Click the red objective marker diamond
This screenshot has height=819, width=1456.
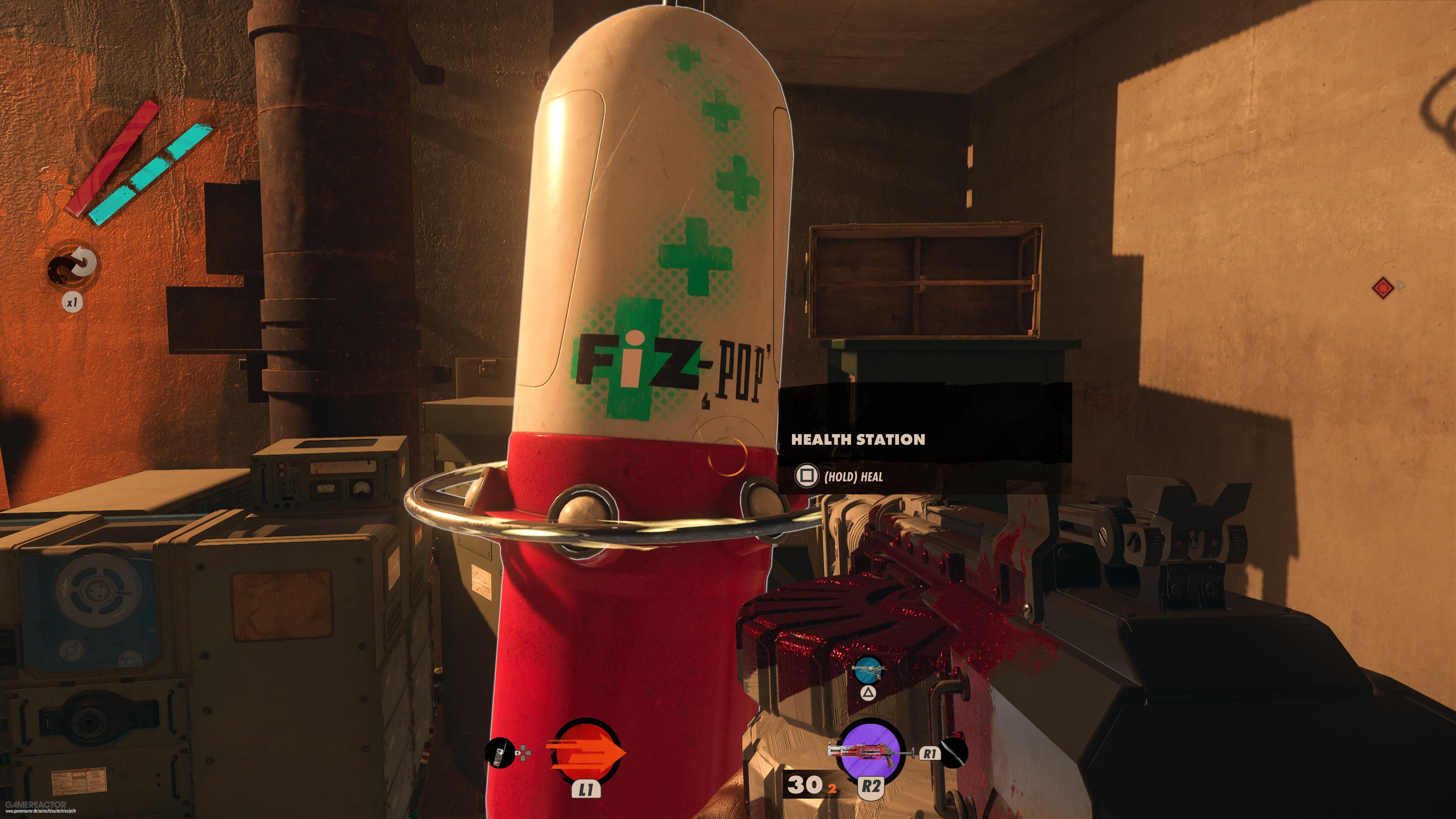point(1382,288)
